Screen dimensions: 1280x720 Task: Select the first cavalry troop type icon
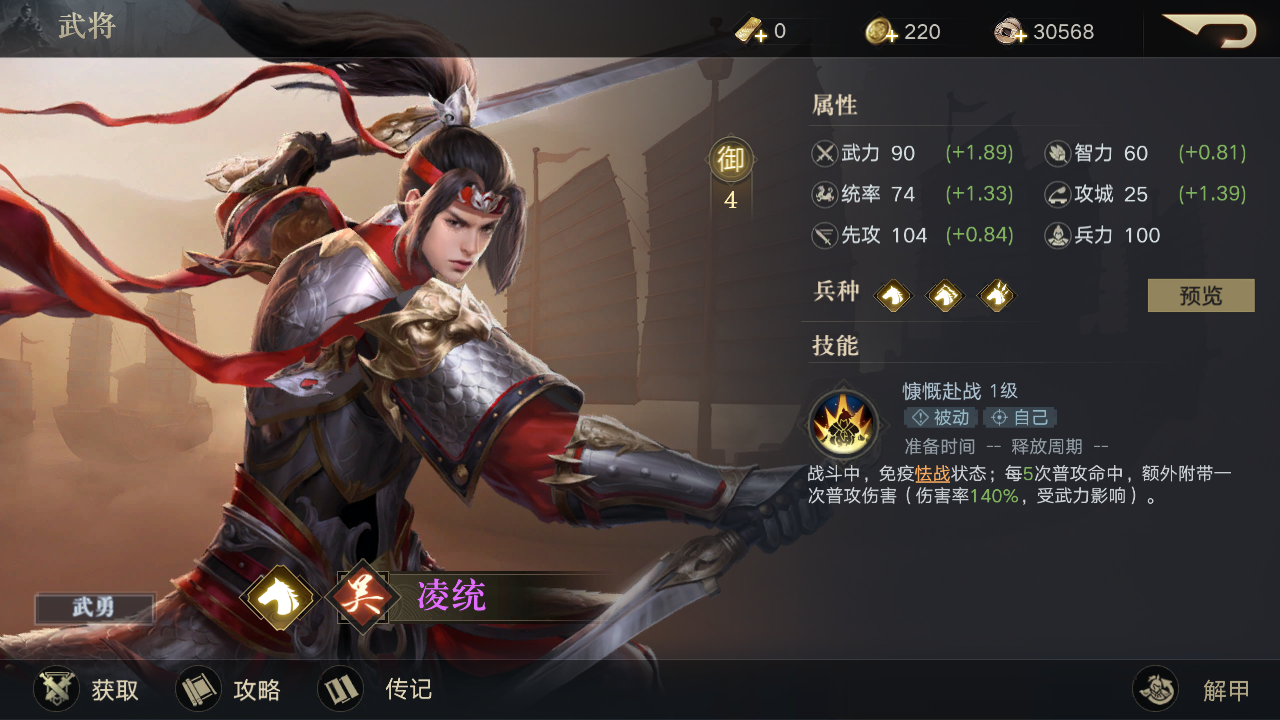893,295
